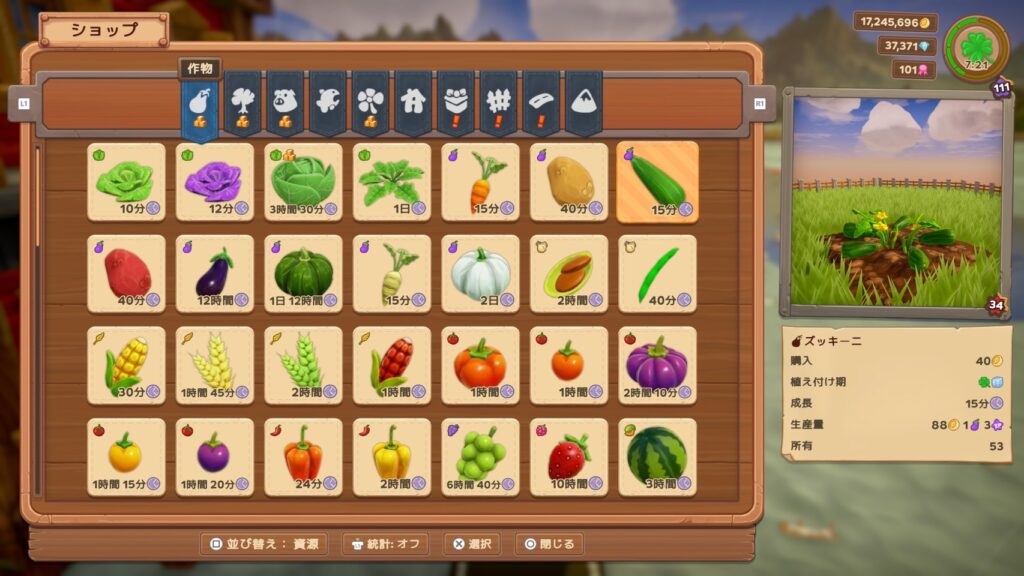Select the fish category tab

click(x=328, y=102)
